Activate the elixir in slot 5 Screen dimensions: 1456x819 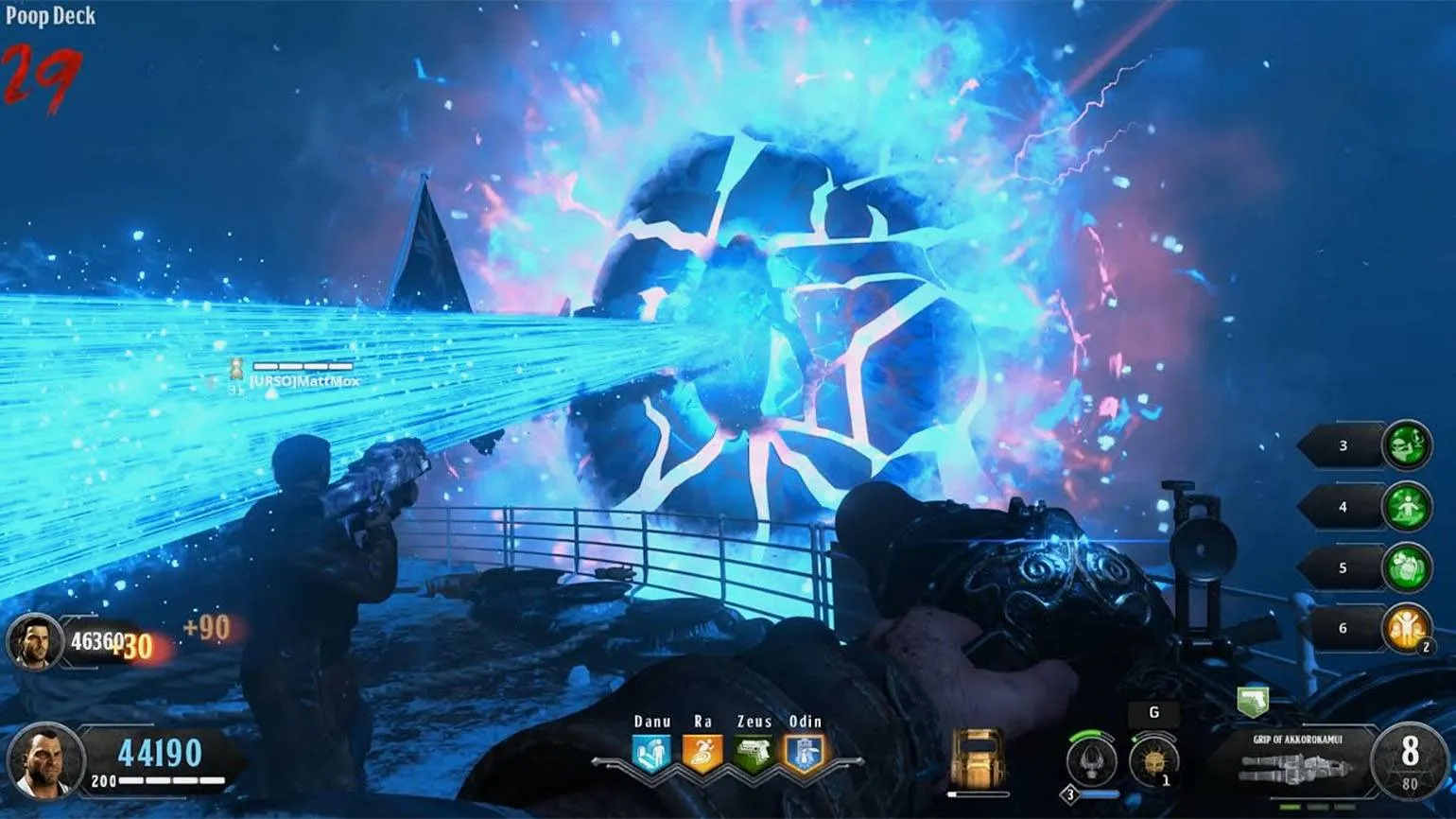pyautogui.click(x=1406, y=568)
